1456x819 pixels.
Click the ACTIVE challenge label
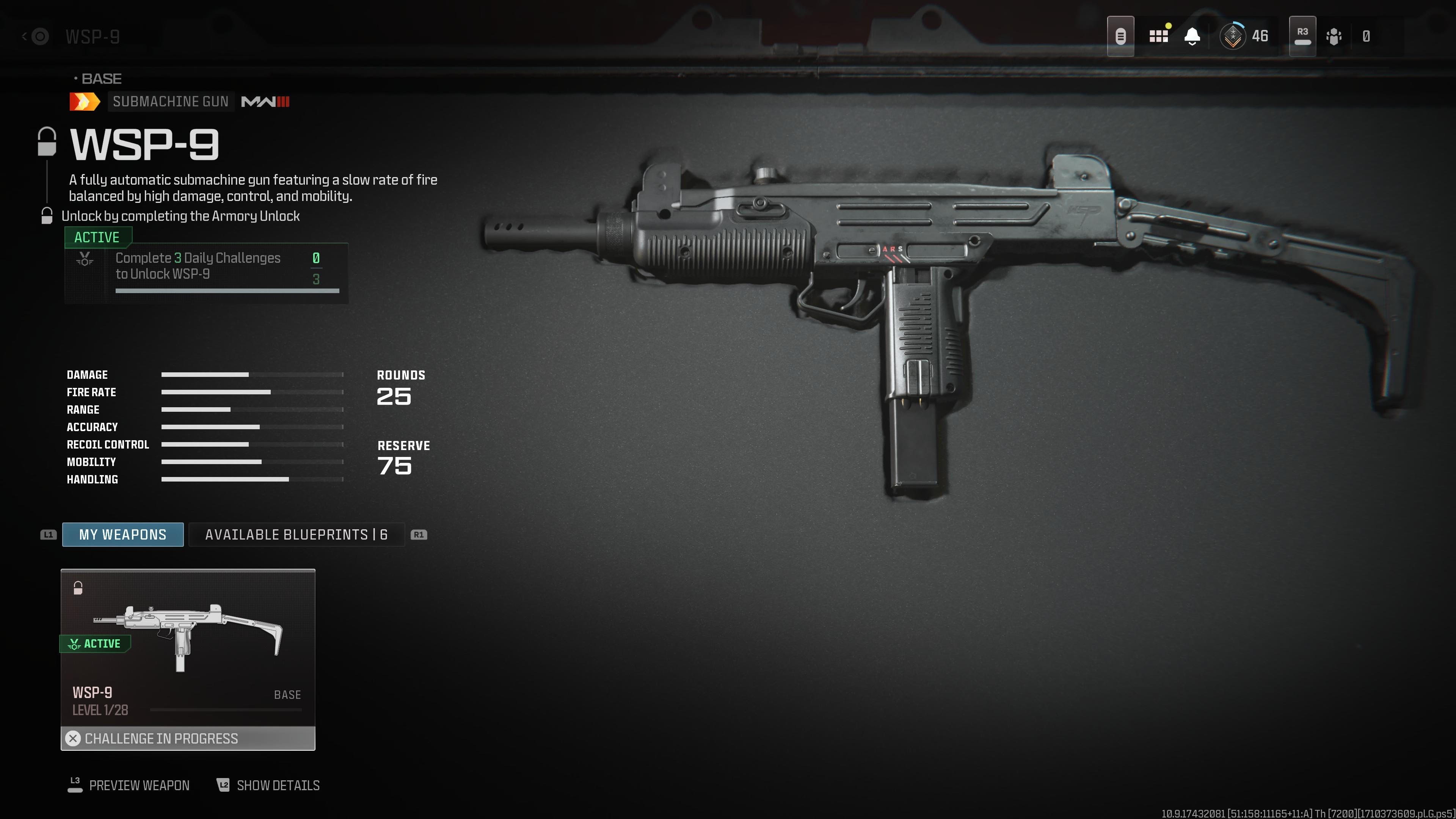pyautogui.click(x=97, y=237)
